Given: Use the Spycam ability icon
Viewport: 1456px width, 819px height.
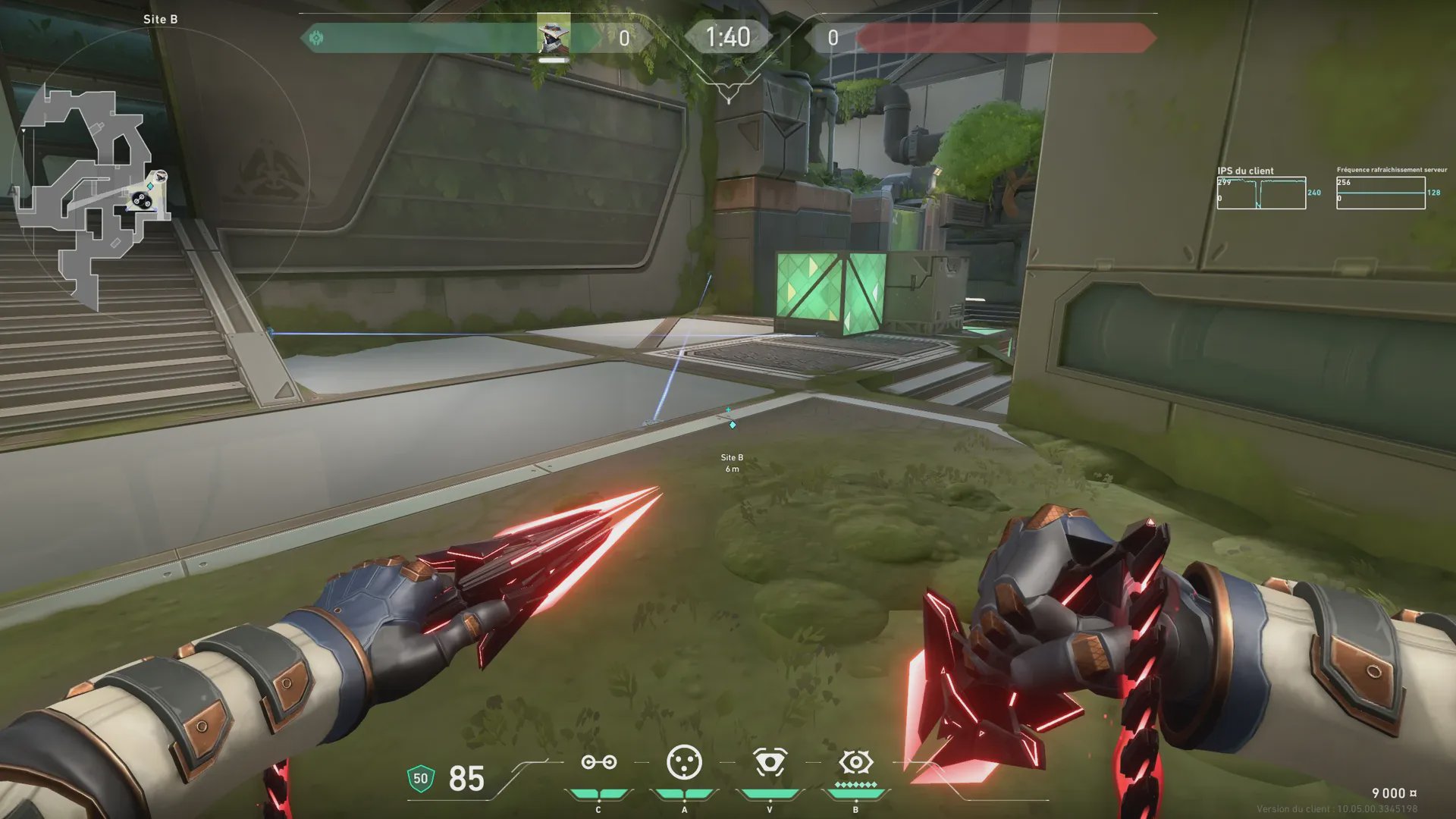Looking at the screenshot, I should point(770,763).
